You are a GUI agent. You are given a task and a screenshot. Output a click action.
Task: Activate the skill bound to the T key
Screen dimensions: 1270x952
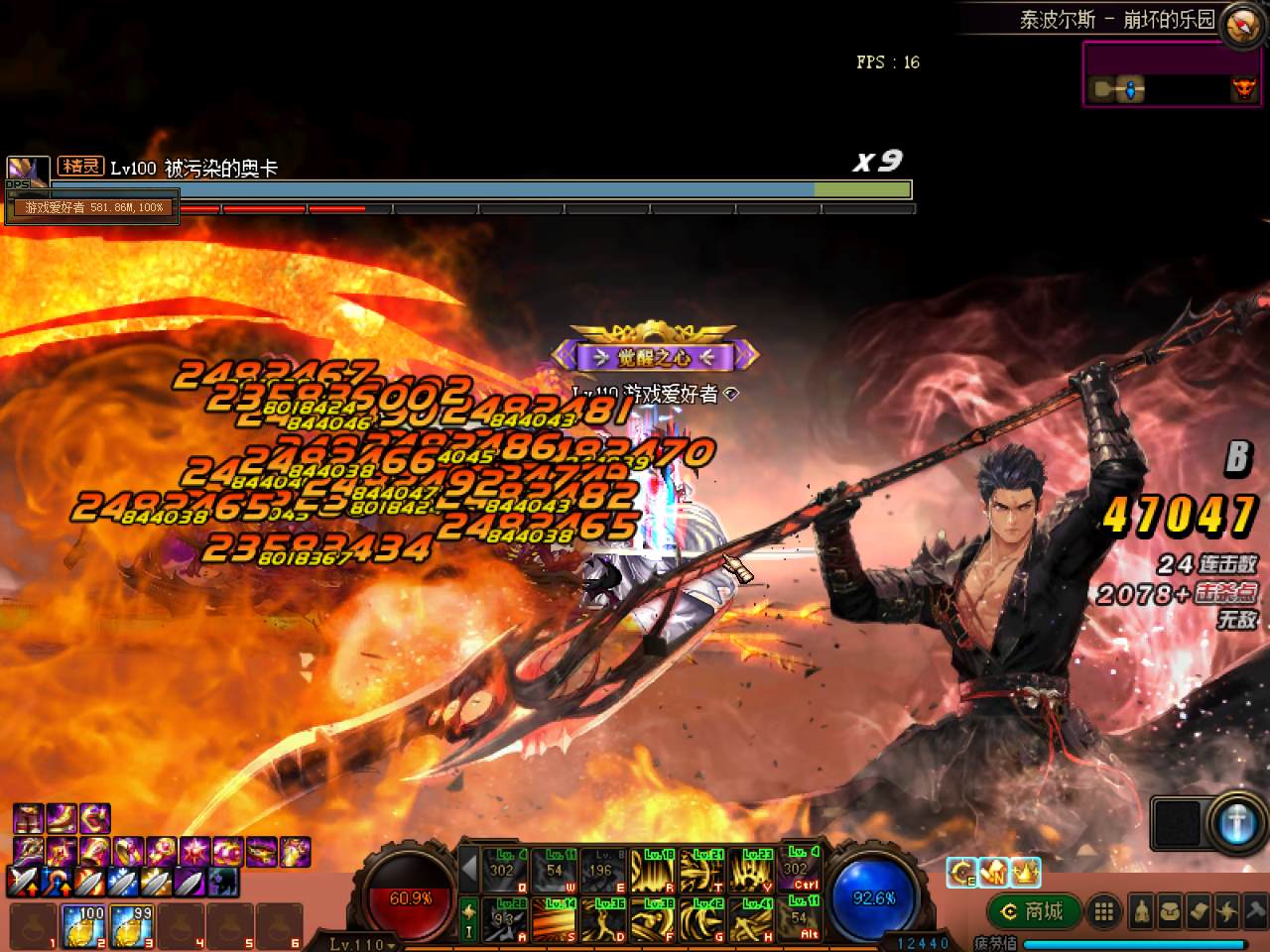click(701, 871)
